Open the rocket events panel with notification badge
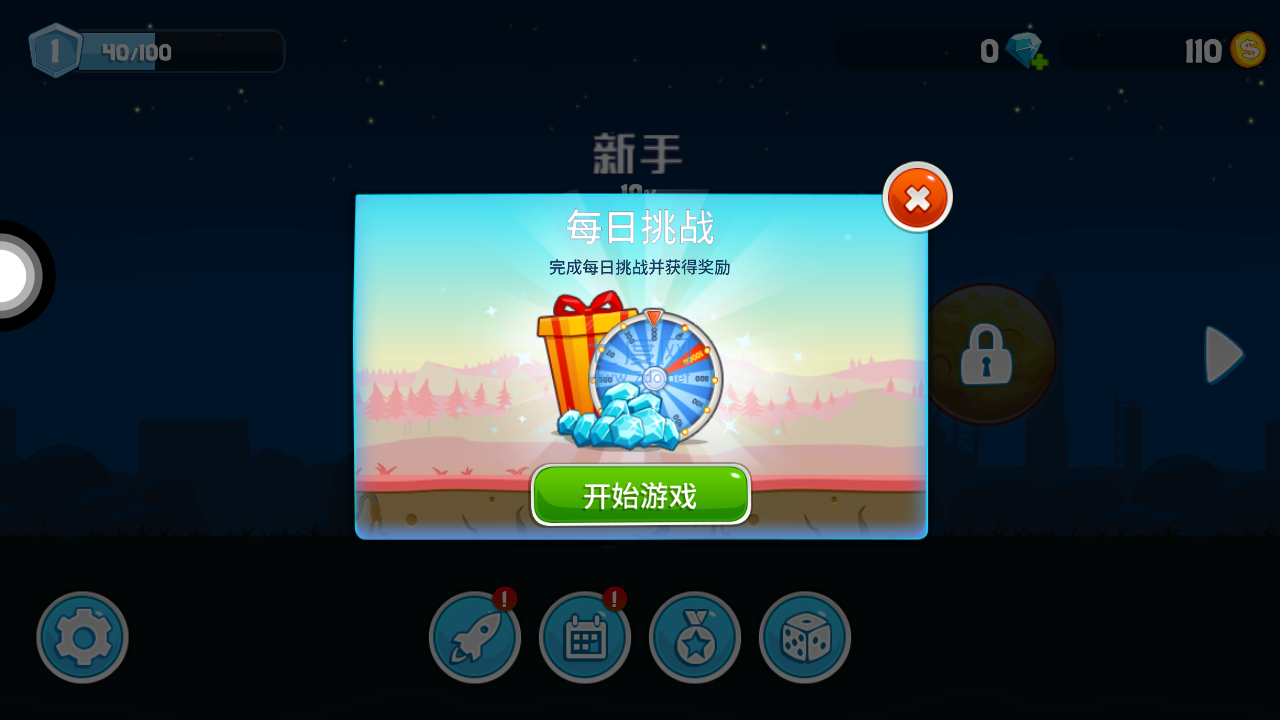 [x=474, y=637]
